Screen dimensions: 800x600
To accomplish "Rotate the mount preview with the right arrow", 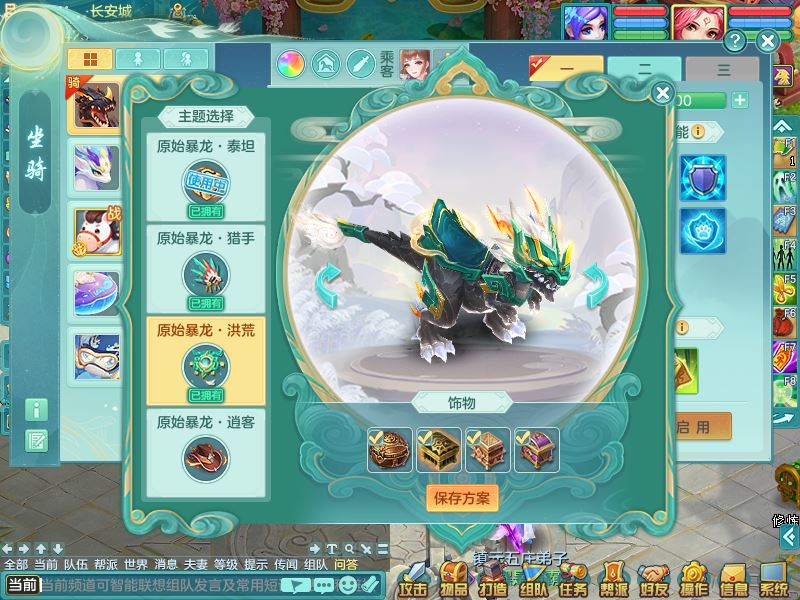I will pyautogui.click(x=596, y=287).
